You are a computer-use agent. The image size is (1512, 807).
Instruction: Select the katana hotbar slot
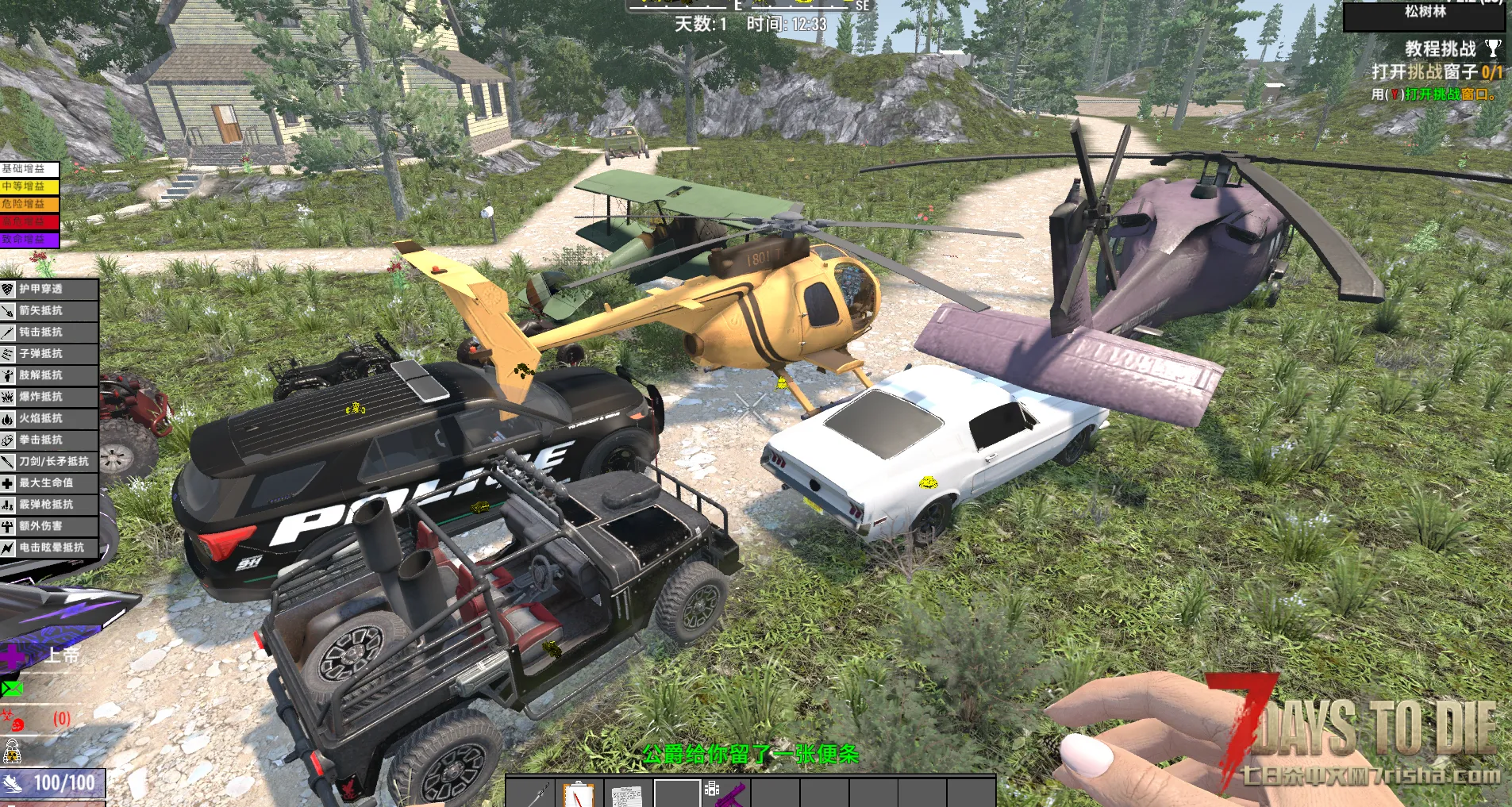tap(530, 793)
